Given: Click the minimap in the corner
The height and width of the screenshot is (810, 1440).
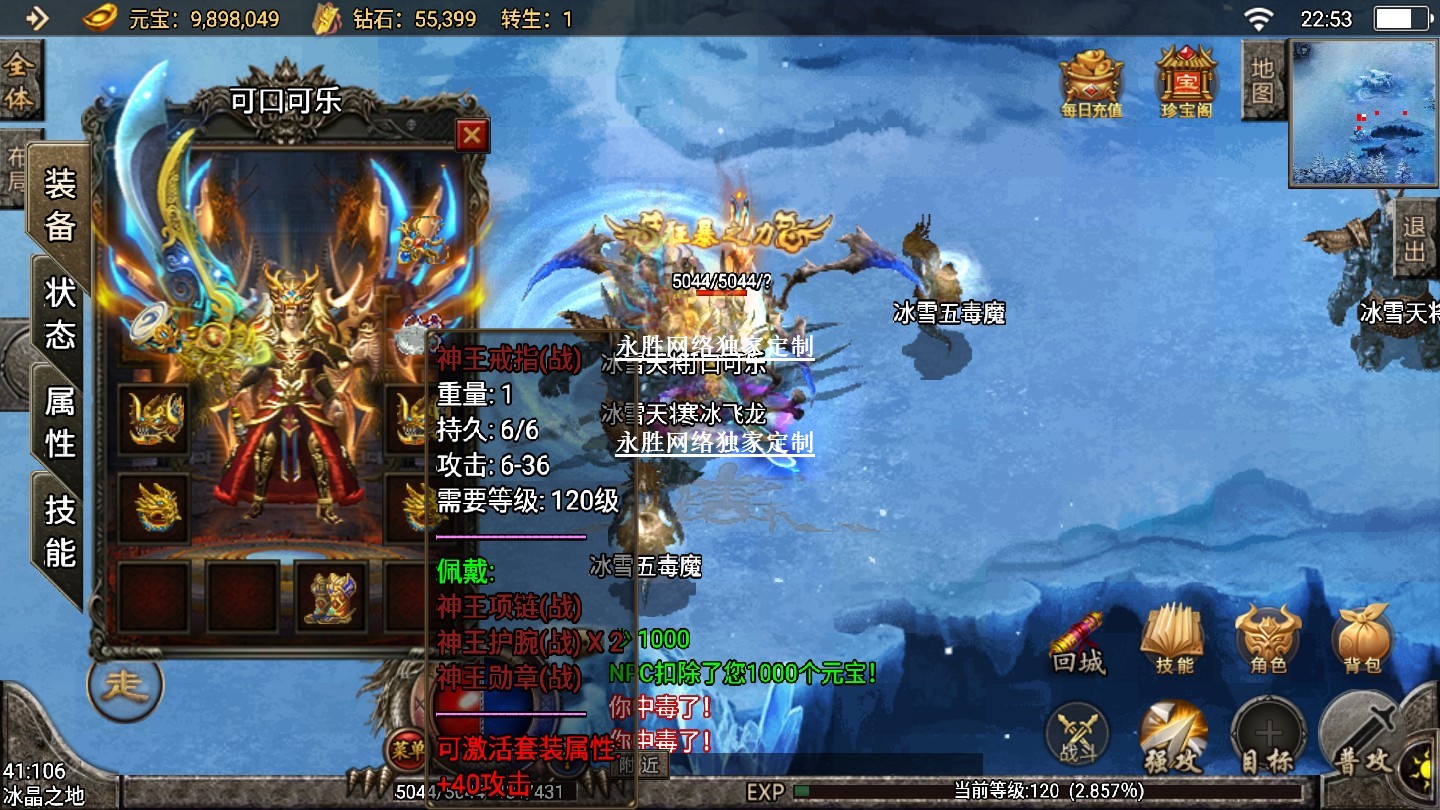Looking at the screenshot, I should [1363, 112].
